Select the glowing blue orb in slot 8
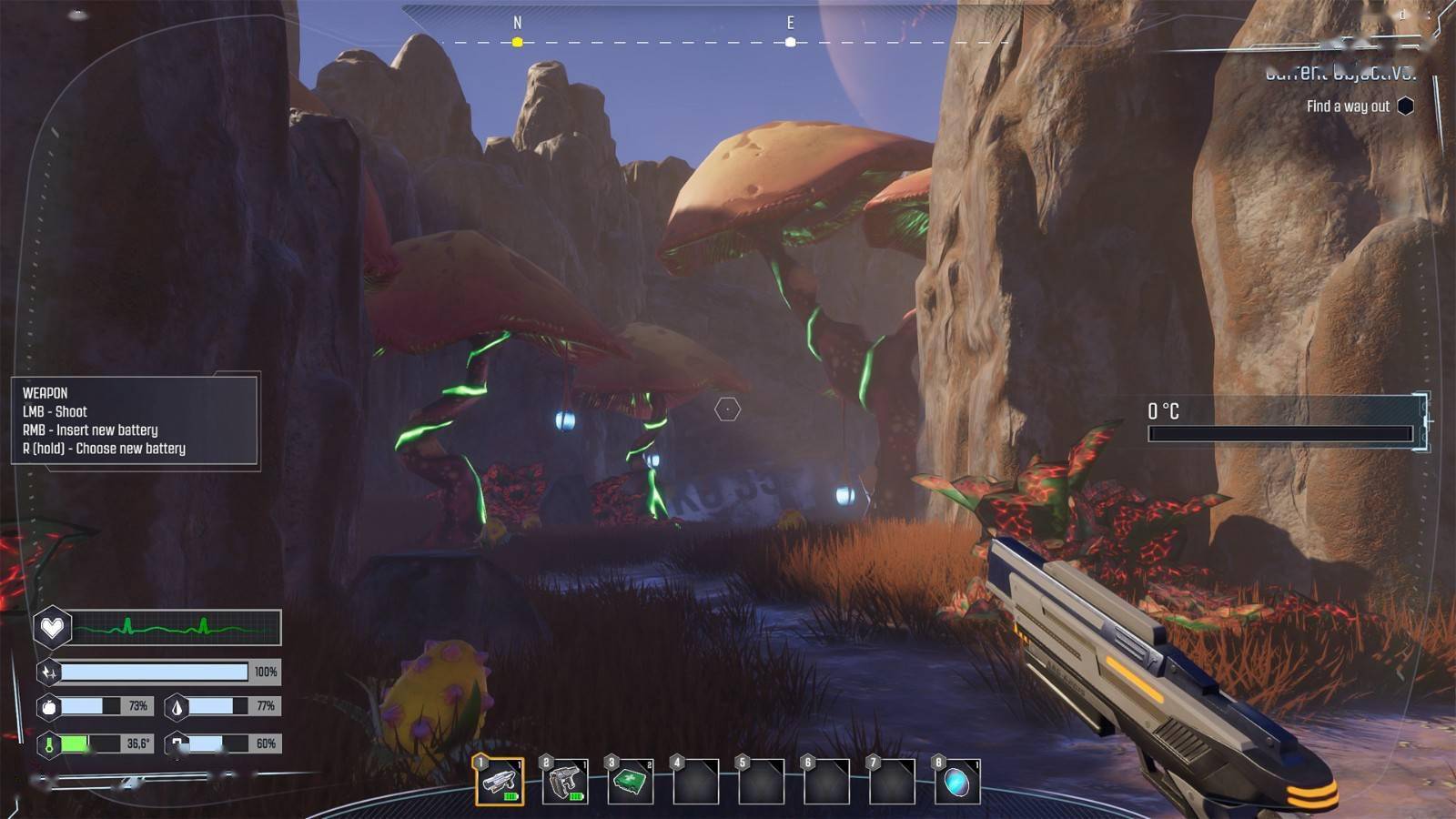The height and width of the screenshot is (819, 1456). point(957,781)
